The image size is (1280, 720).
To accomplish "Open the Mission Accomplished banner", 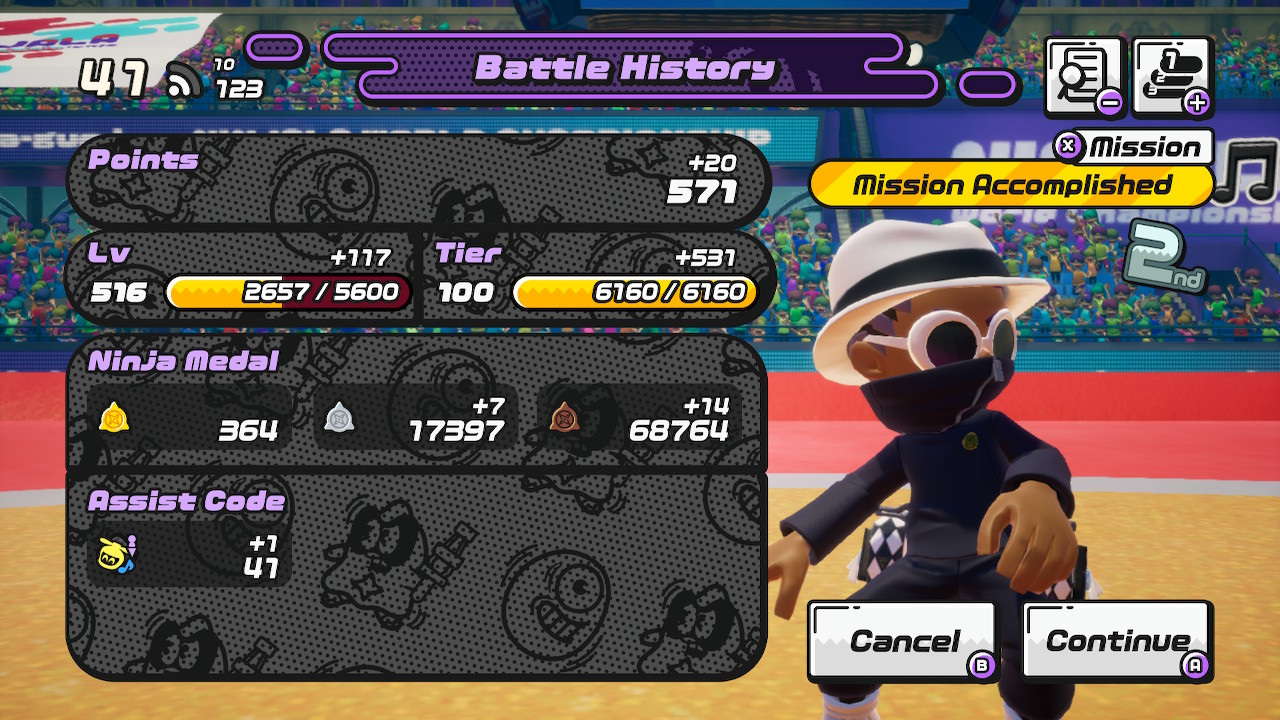I will 1010,185.
